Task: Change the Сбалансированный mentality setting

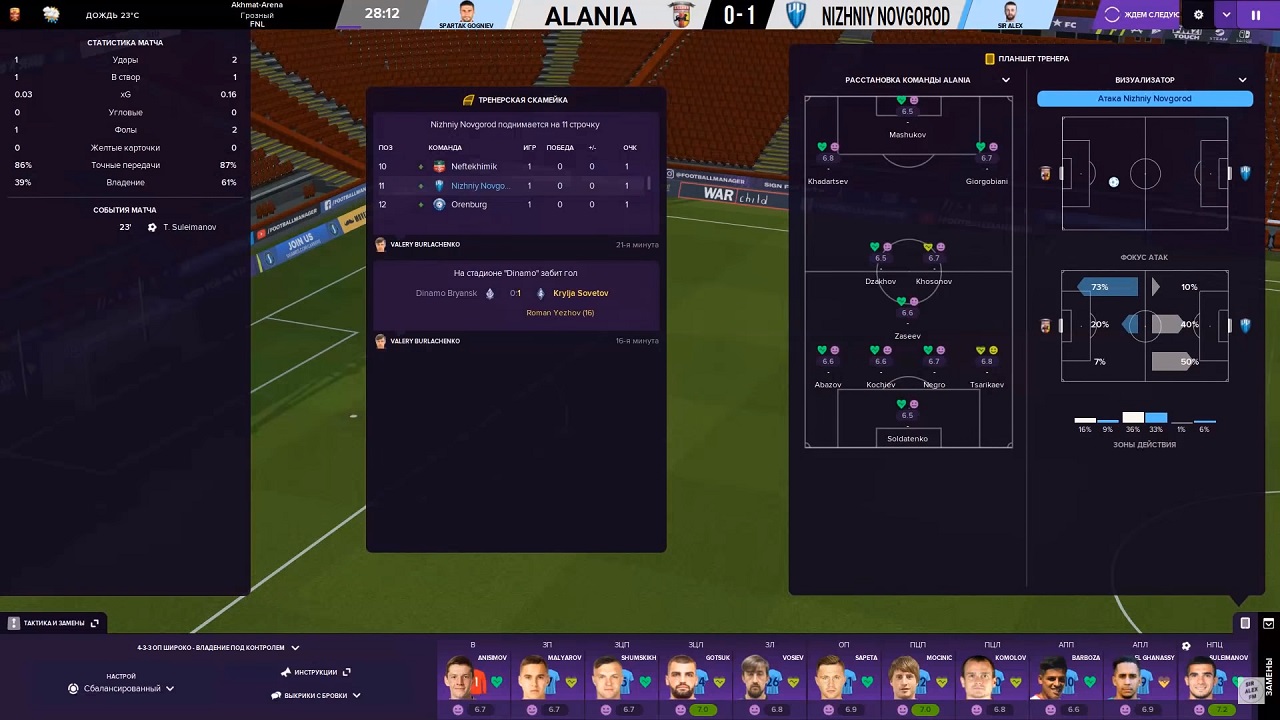Action: 121,689
